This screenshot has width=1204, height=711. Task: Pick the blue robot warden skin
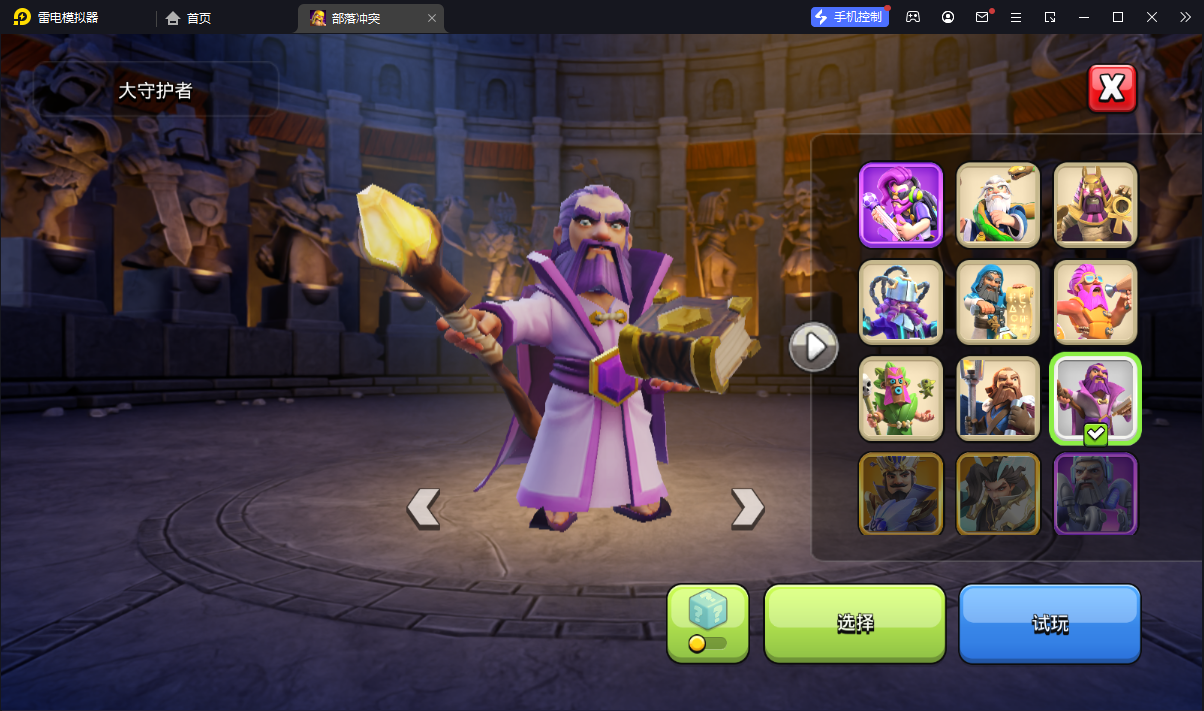pyautogui.click(x=901, y=301)
